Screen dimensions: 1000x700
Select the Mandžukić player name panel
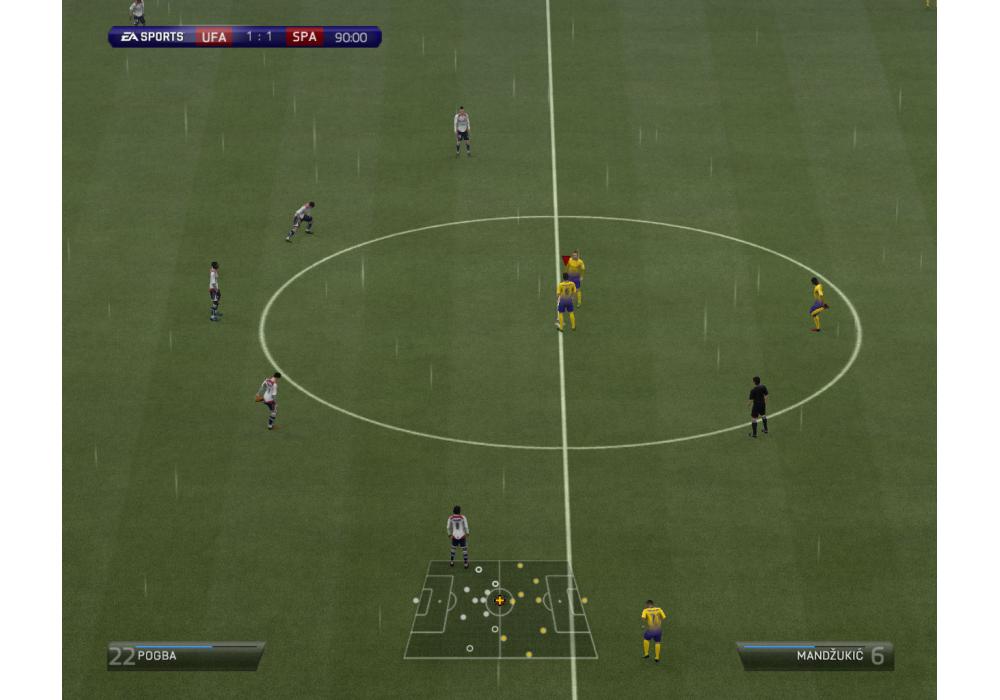coord(815,656)
